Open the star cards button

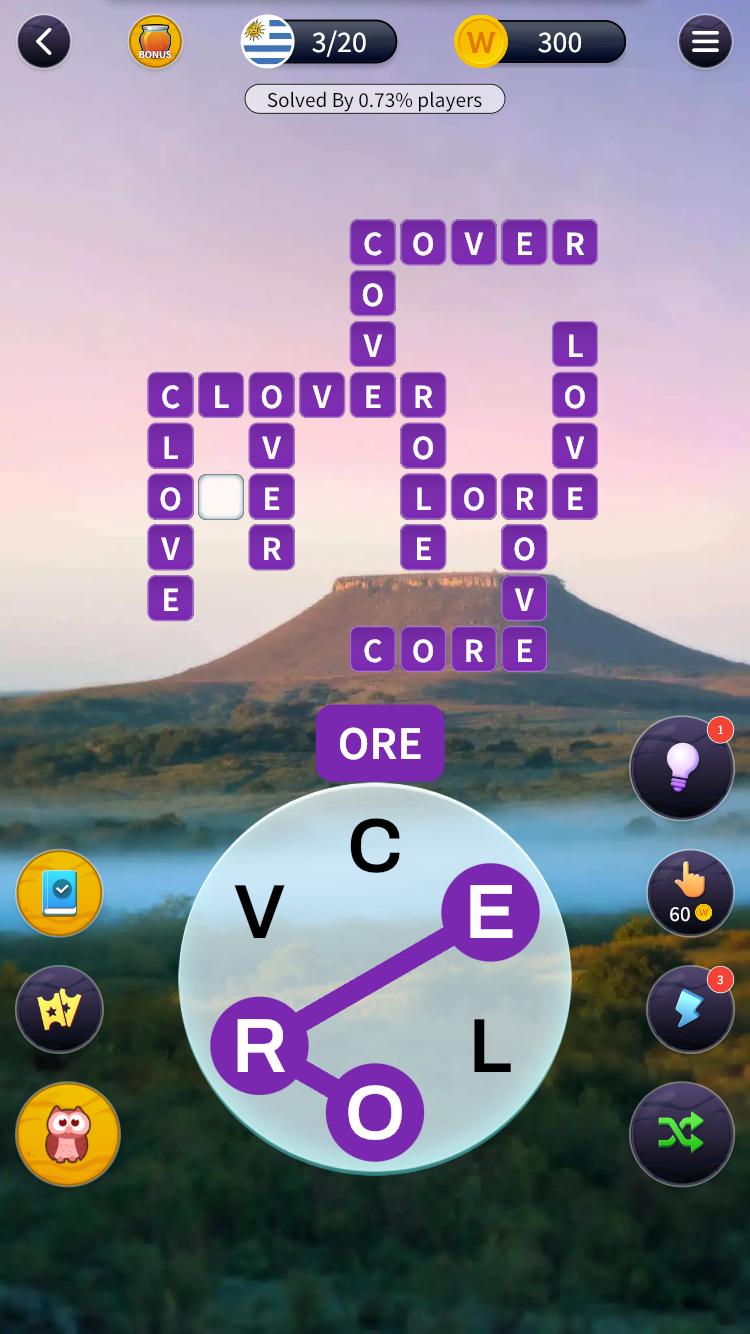(x=60, y=1009)
